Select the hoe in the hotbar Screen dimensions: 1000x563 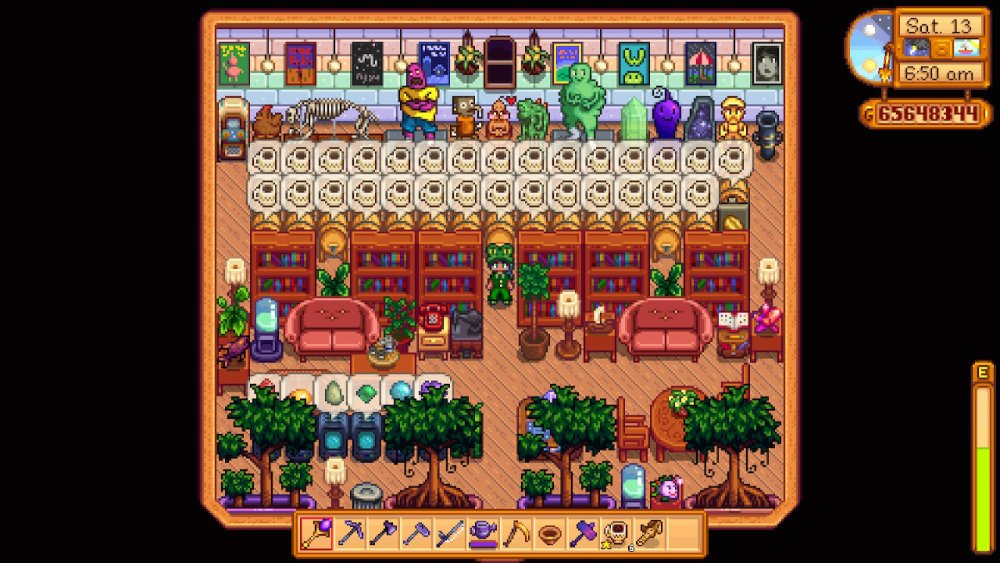[416, 534]
